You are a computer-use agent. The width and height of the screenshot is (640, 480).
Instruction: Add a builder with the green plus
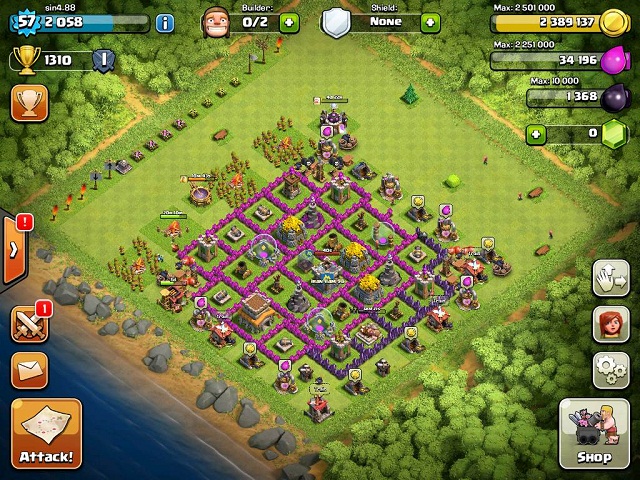click(289, 22)
